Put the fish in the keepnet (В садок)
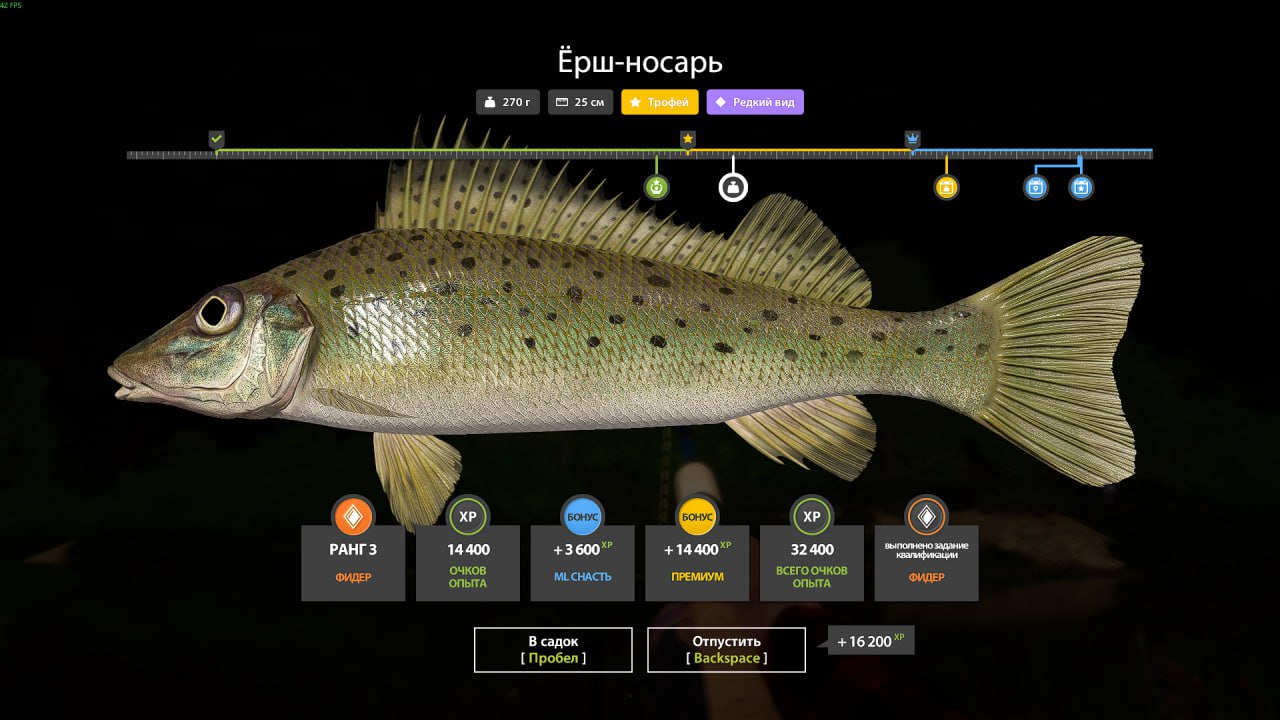 tap(553, 649)
